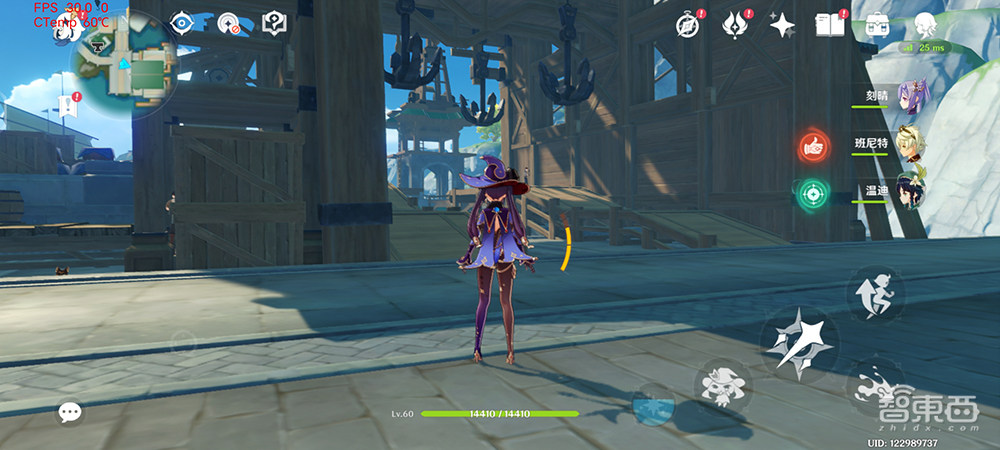Open the co-op mode icon
1000x450 pixels.
(229, 24)
